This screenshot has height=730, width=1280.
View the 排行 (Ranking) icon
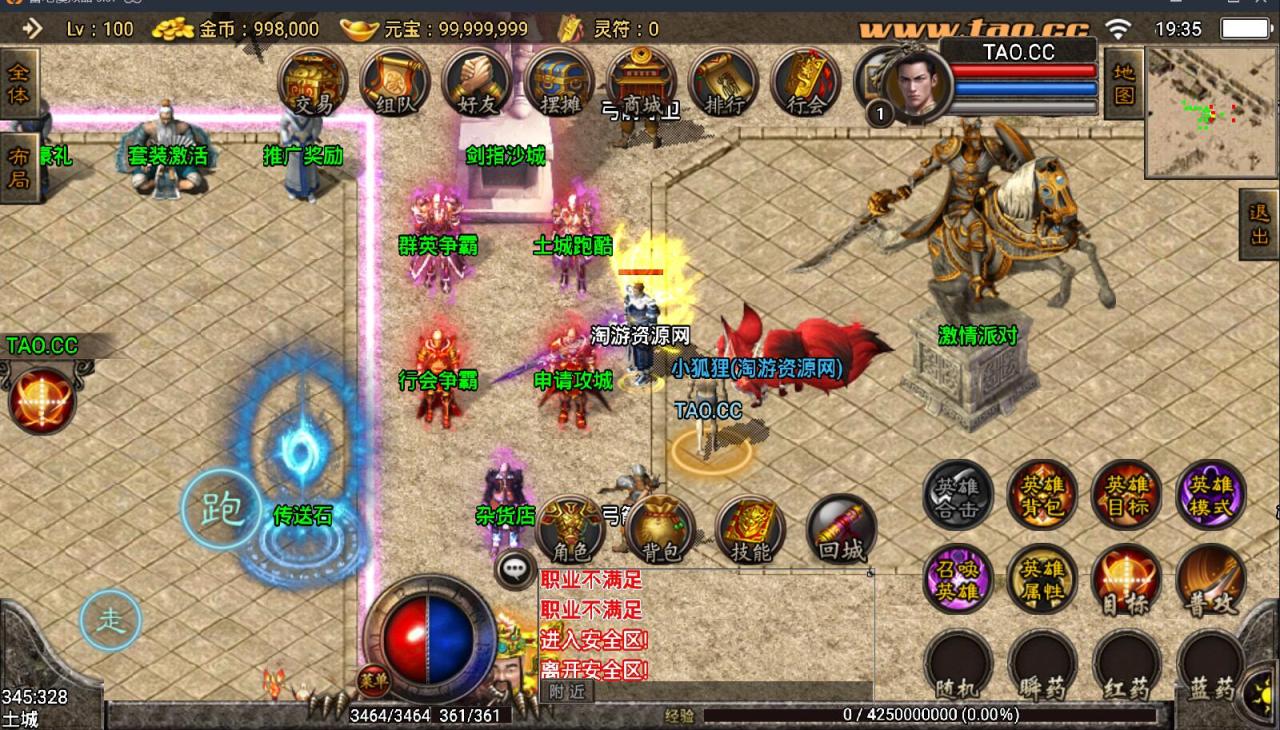pos(723,85)
